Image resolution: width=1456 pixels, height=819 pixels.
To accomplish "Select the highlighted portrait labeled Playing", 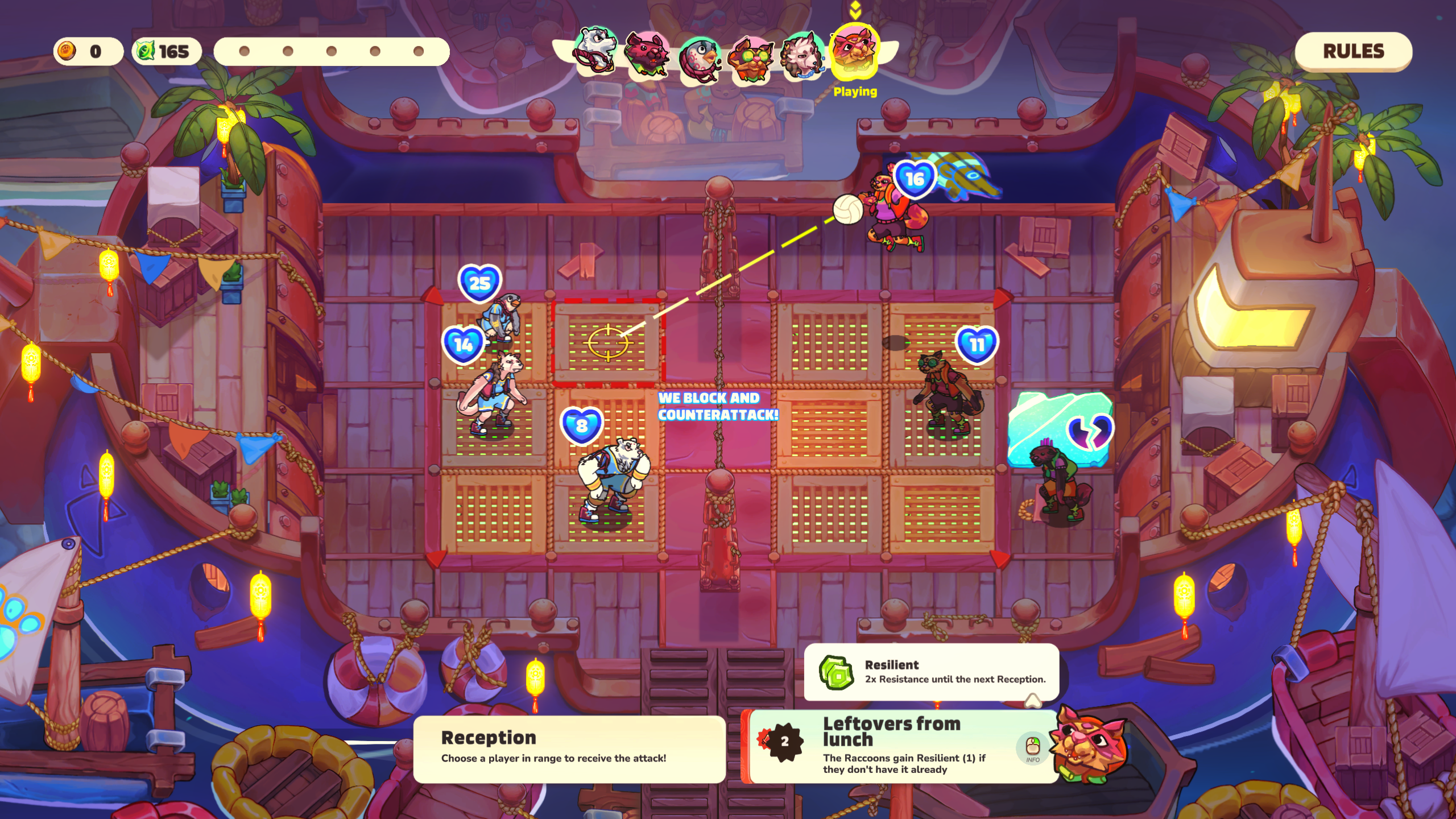I will (x=854, y=51).
